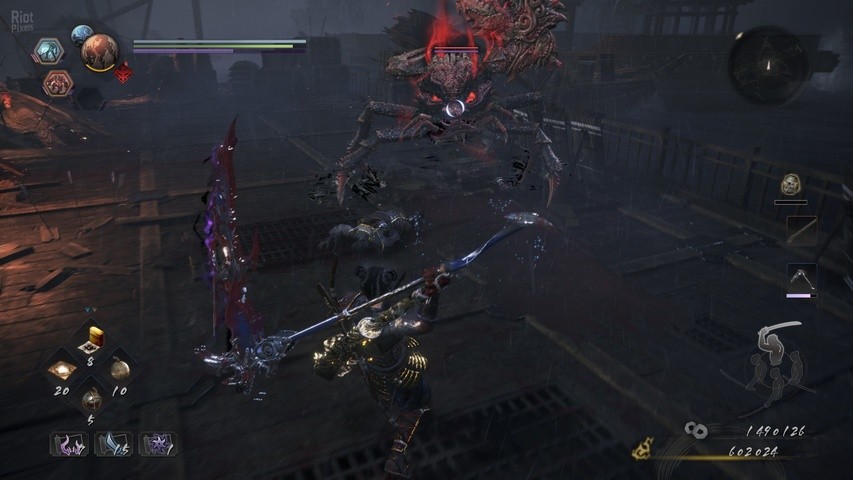Activate the red hexagon yokai skill
The image size is (853, 480).
57,83
